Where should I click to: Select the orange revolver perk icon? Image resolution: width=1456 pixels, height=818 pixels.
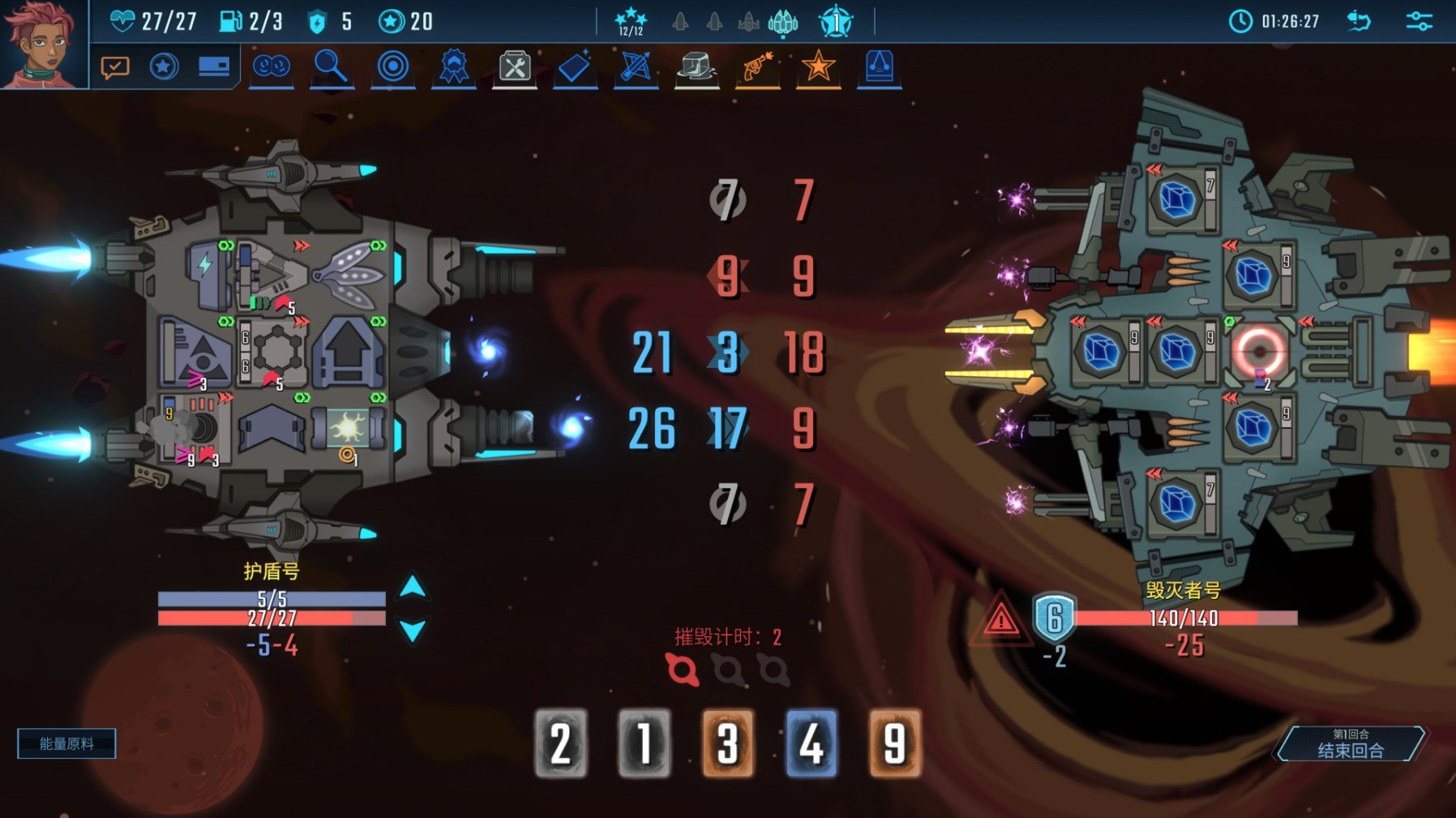(x=757, y=66)
